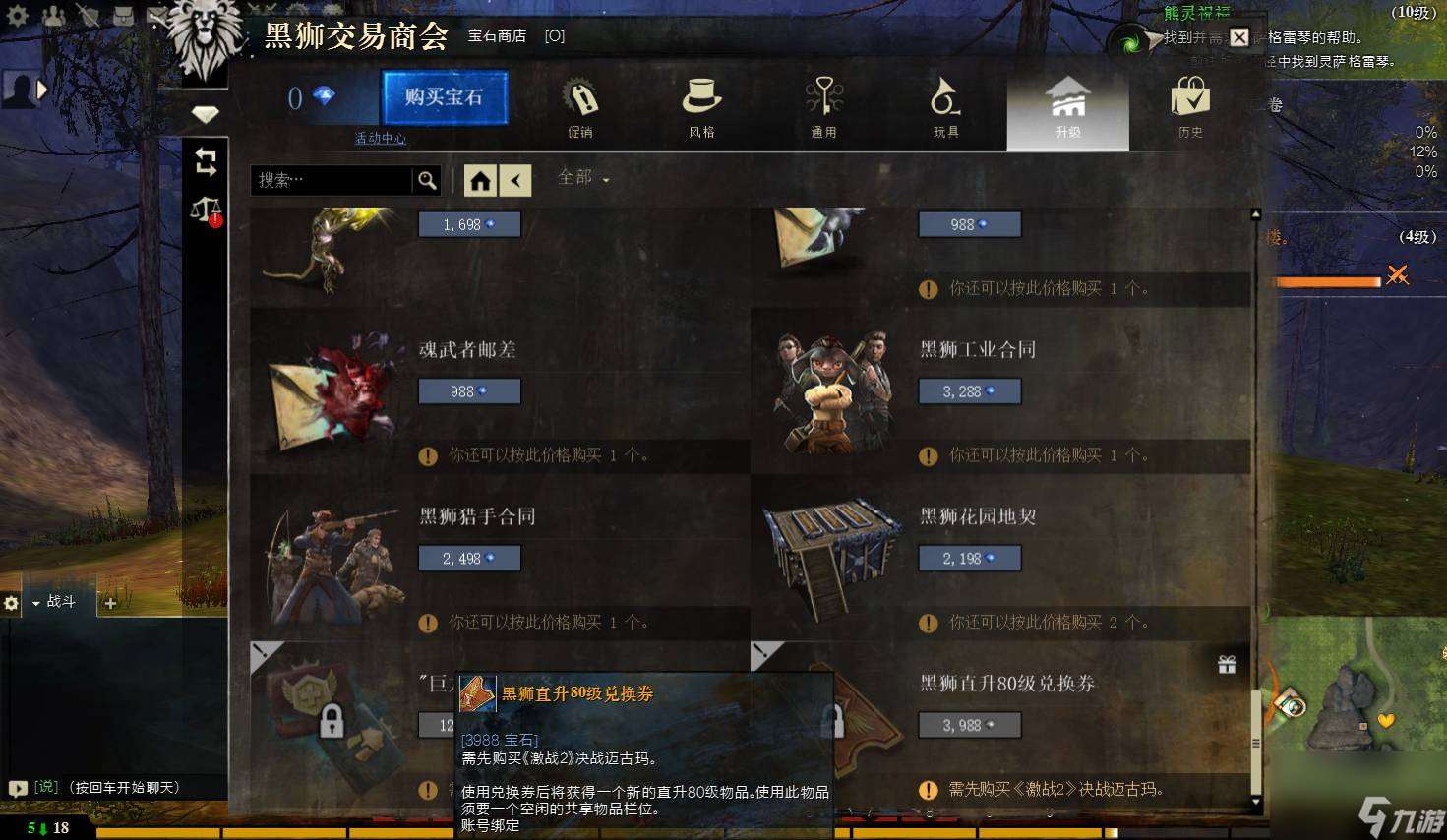Open the 全部 category dropdown
1447x840 pixels.
click(x=582, y=179)
